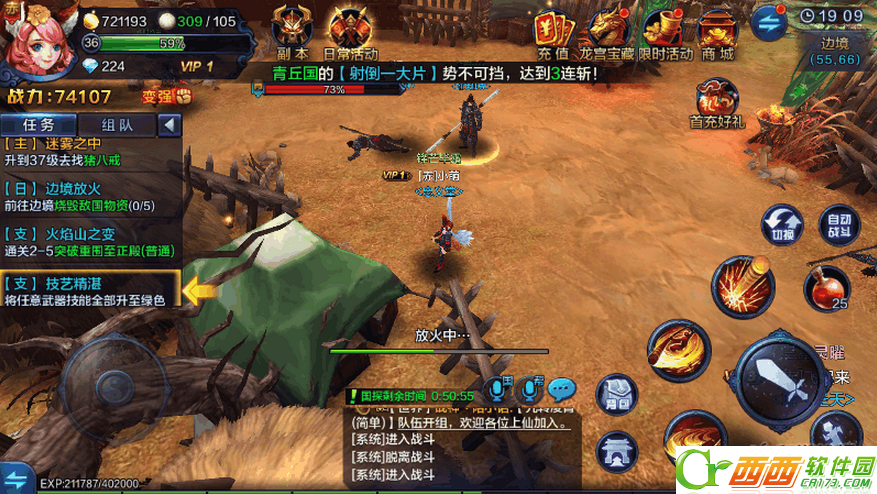Open 限时活动 limited-time events
Screen dimensions: 877x494
[x=664, y=28]
